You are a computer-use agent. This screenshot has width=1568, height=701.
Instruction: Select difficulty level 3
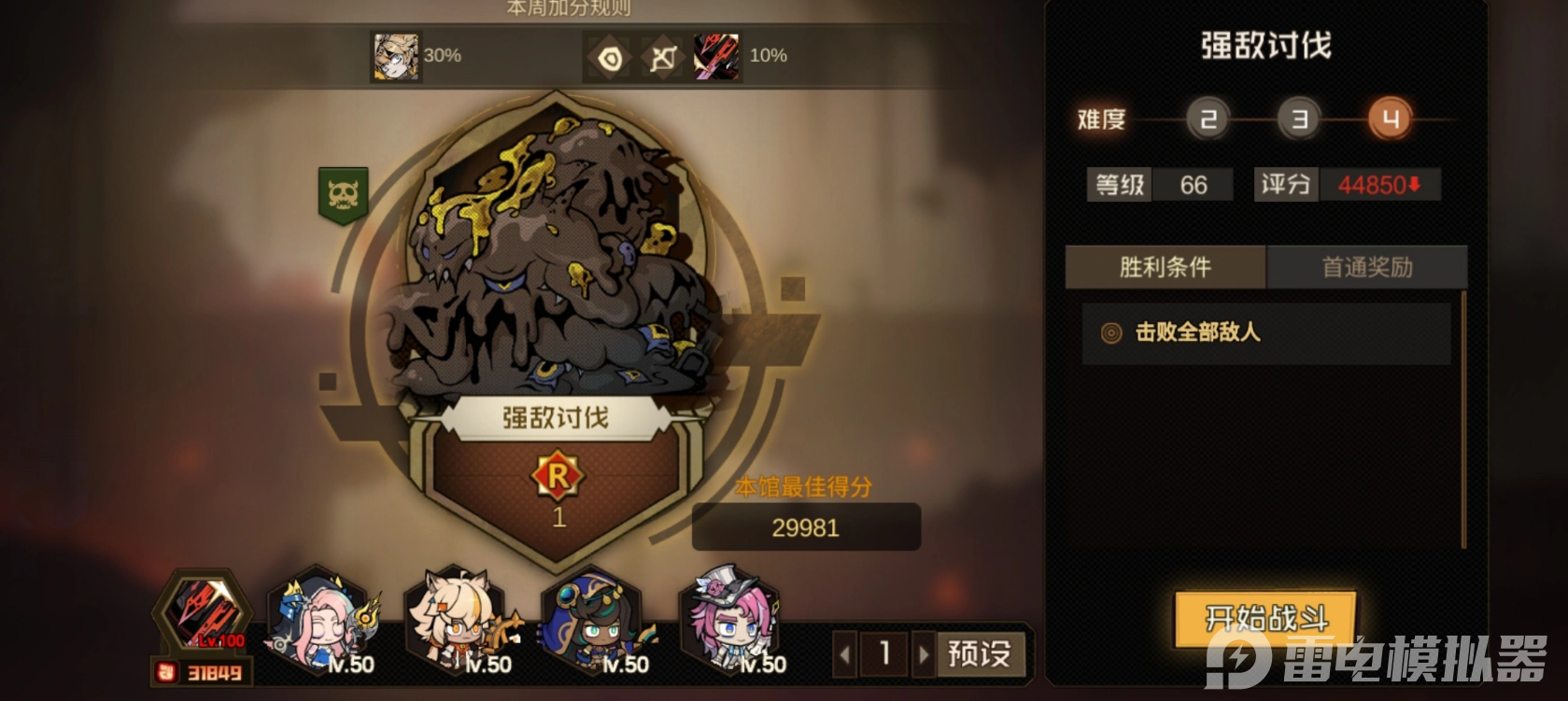1299,119
